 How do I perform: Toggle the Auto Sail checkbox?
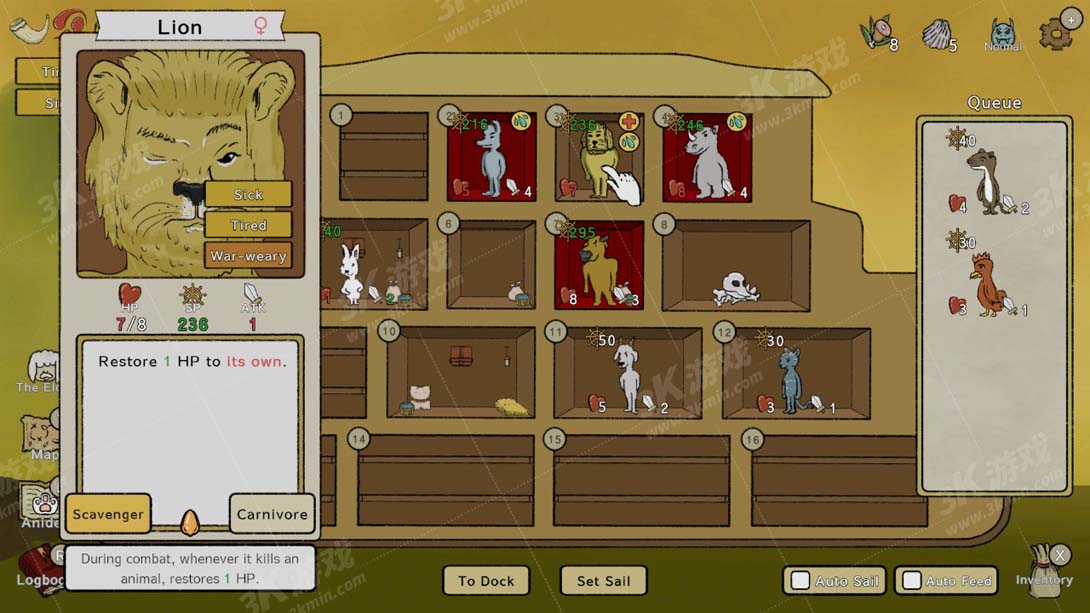801,581
